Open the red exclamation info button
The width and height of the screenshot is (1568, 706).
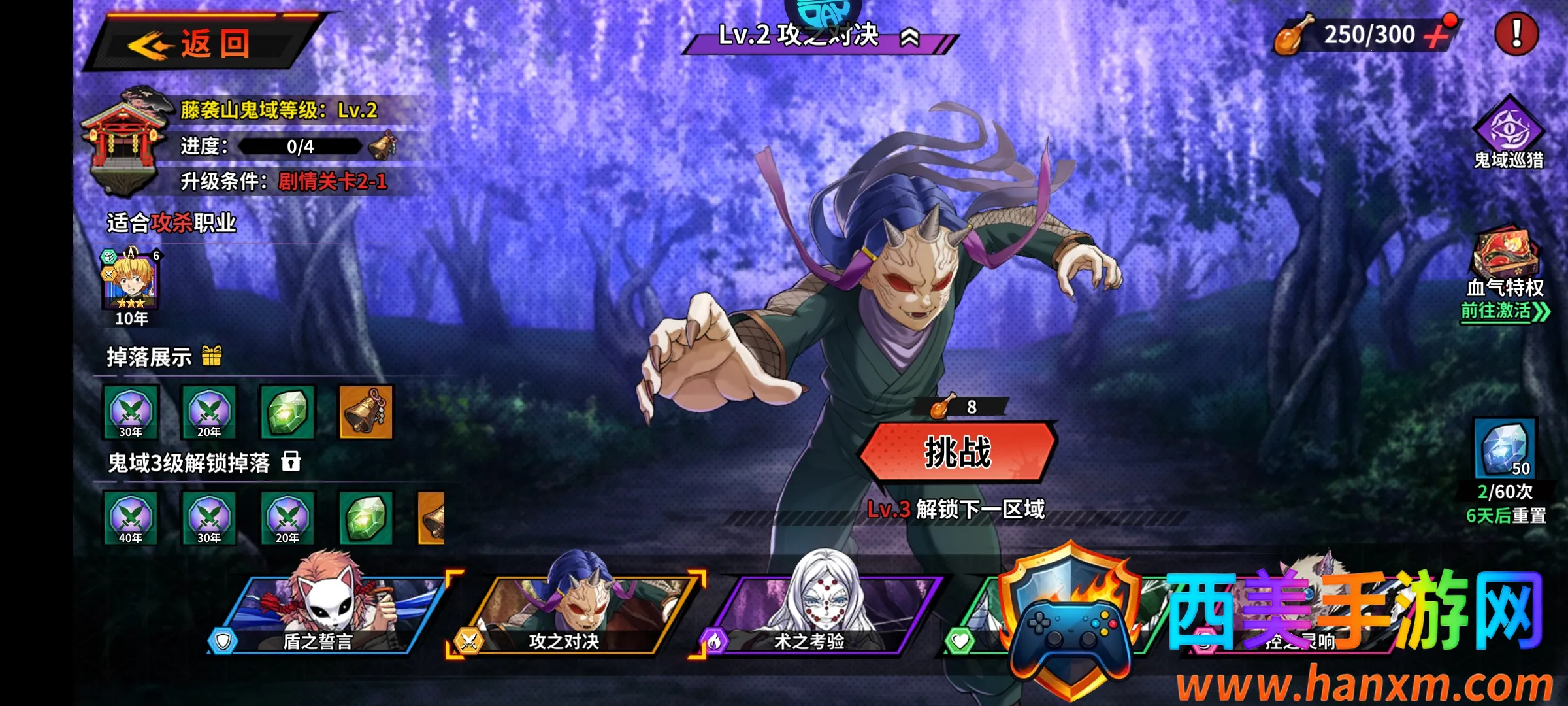click(x=1516, y=33)
